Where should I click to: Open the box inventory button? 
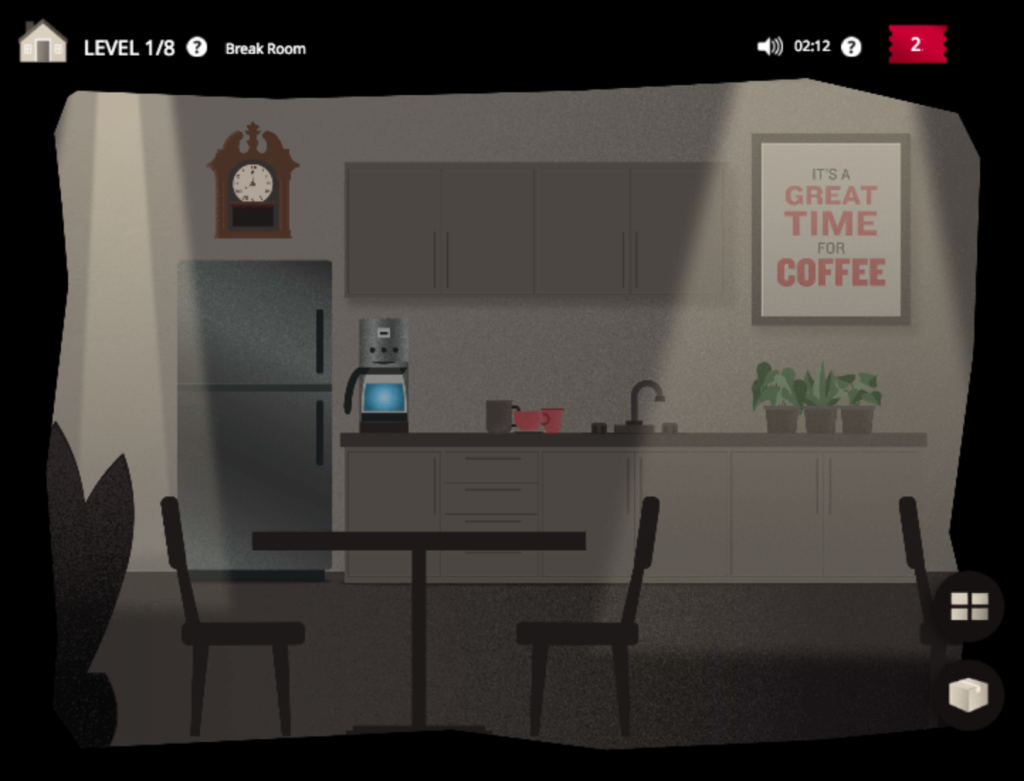(968, 694)
